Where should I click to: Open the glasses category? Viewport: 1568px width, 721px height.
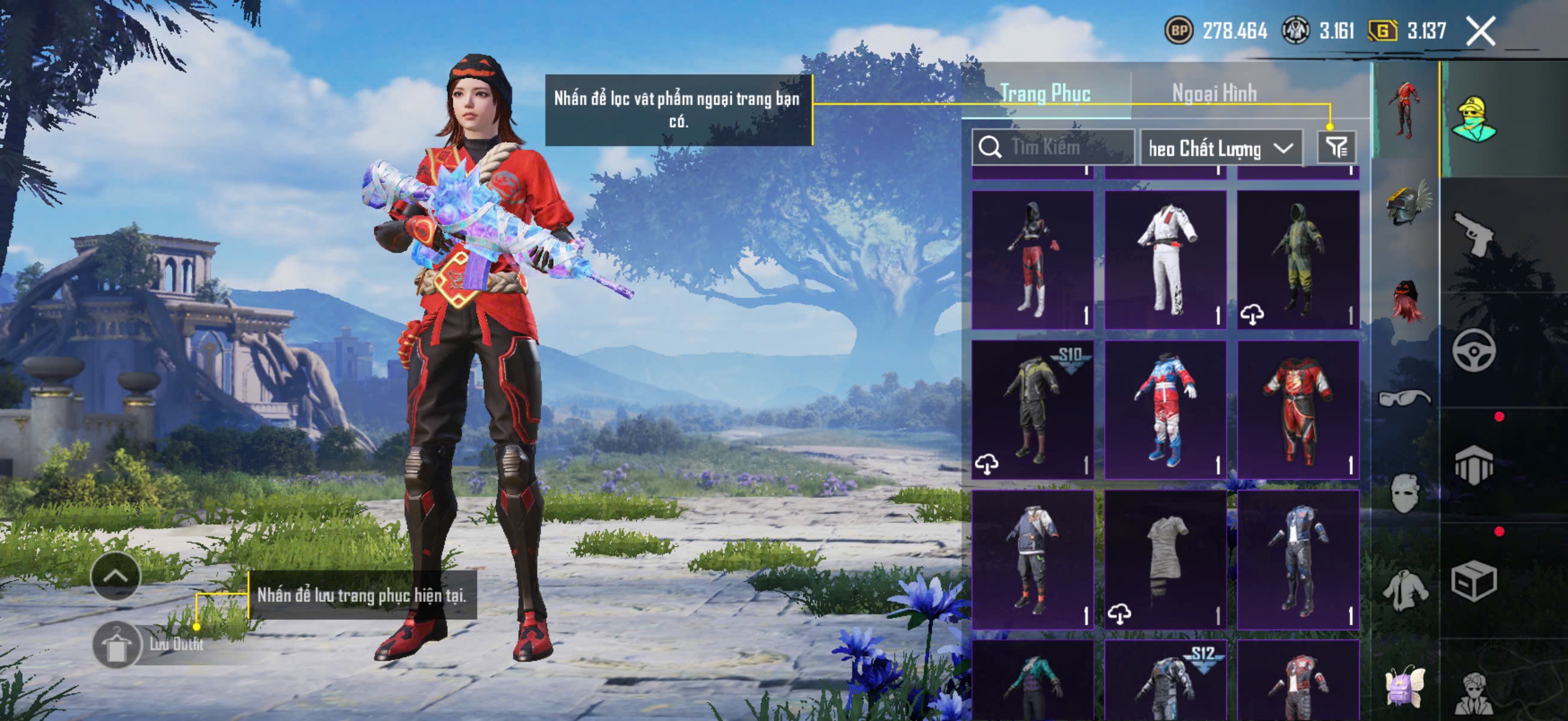1405,398
